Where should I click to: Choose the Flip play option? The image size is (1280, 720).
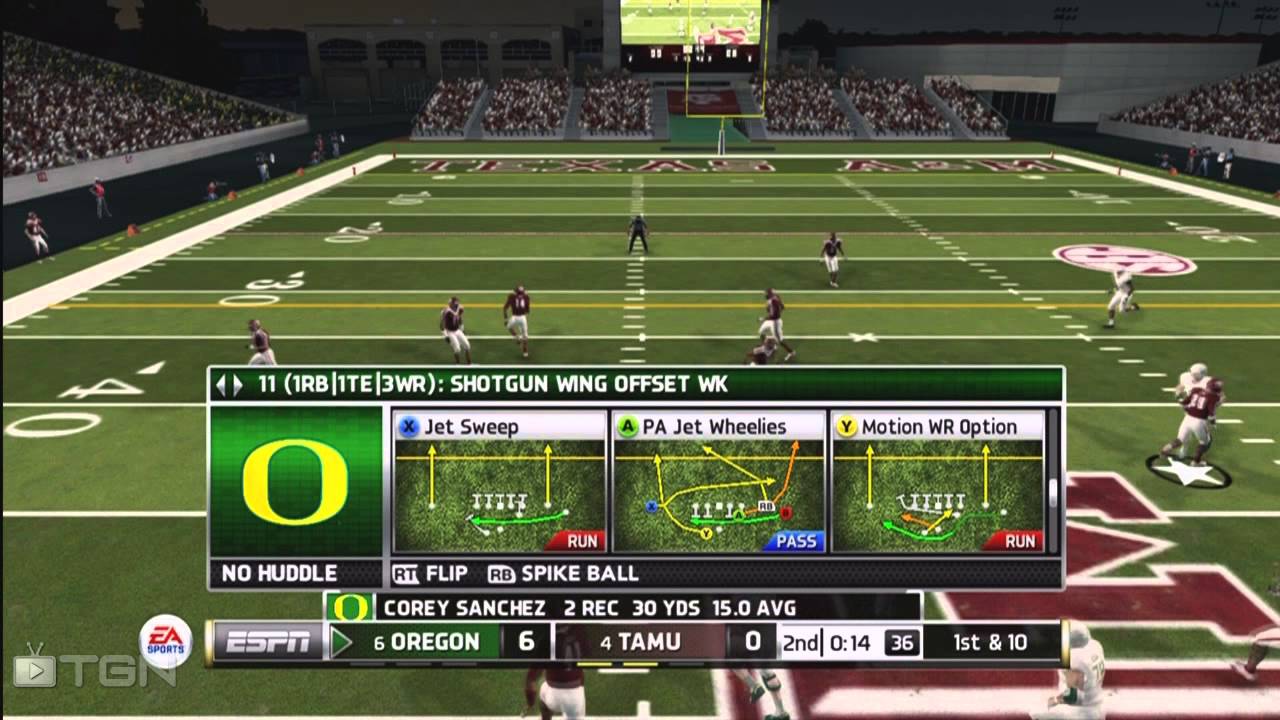point(431,574)
